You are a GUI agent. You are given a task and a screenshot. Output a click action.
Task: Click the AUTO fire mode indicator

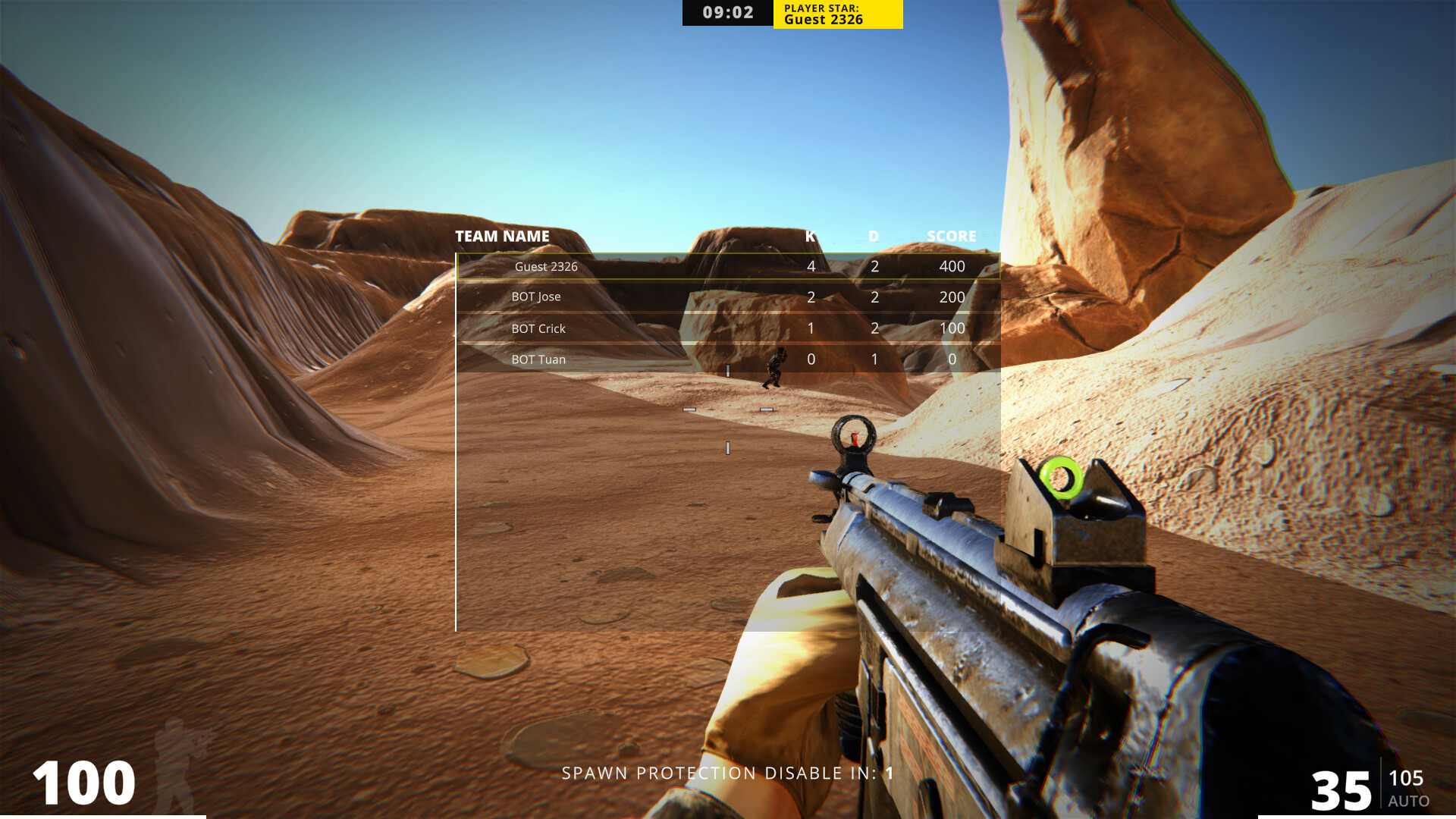(1407, 799)
